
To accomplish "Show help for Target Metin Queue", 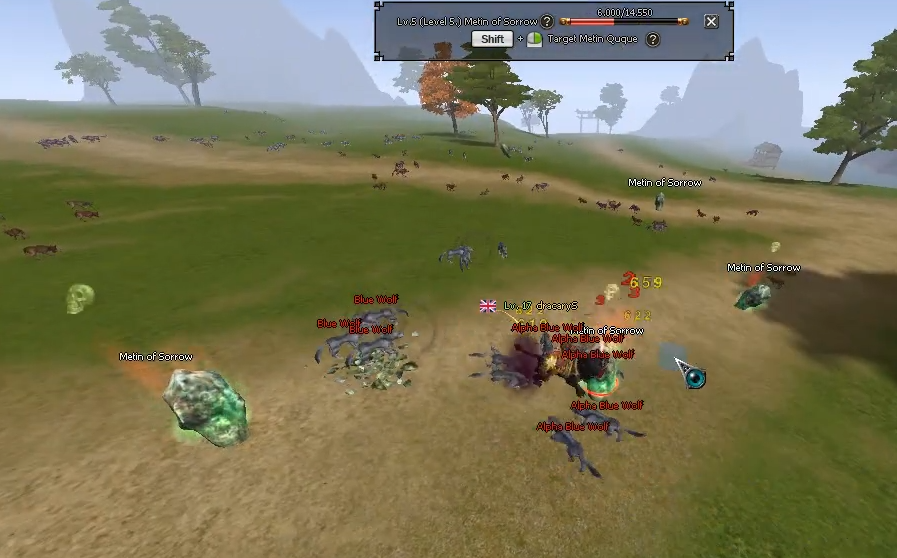I will [x=653, y=40].
